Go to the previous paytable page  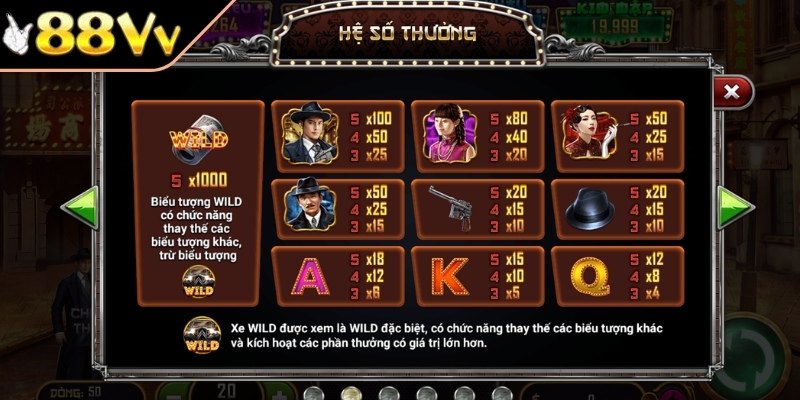[x=78, y=206]
